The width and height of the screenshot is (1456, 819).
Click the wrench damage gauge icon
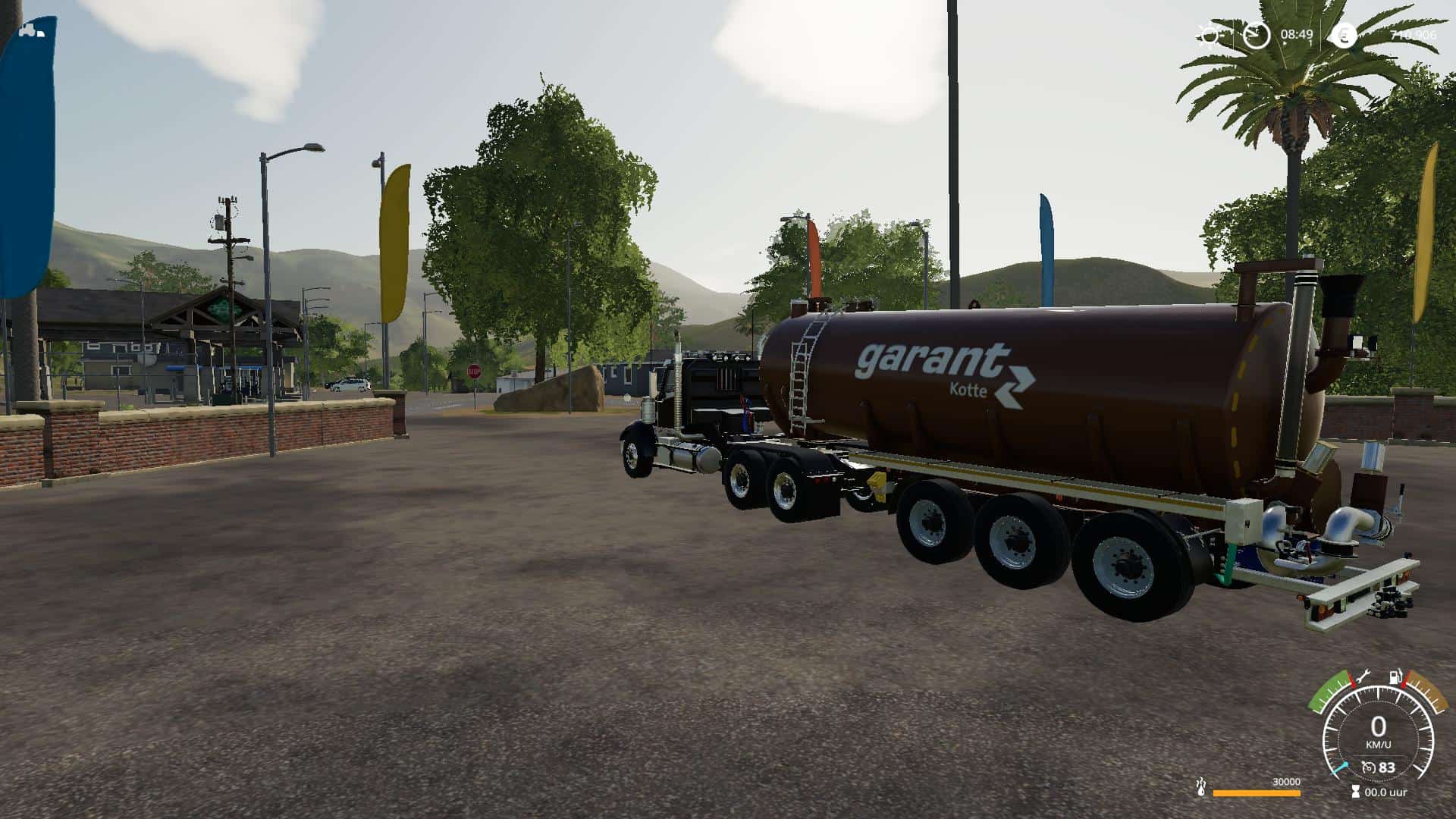coord(1362,675)
